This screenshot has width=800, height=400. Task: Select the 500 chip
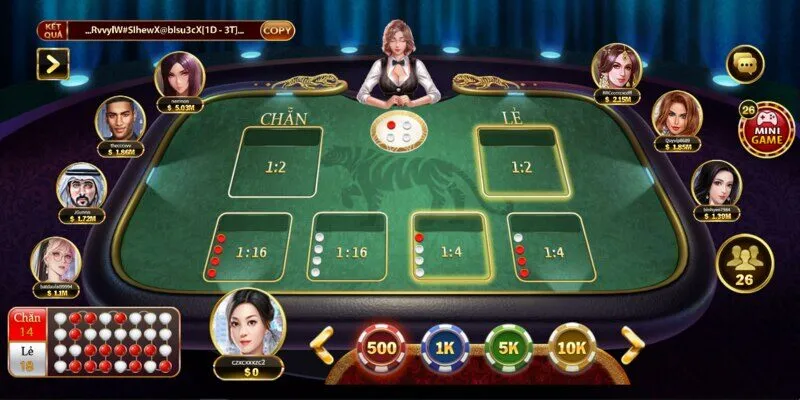[383, 347]
